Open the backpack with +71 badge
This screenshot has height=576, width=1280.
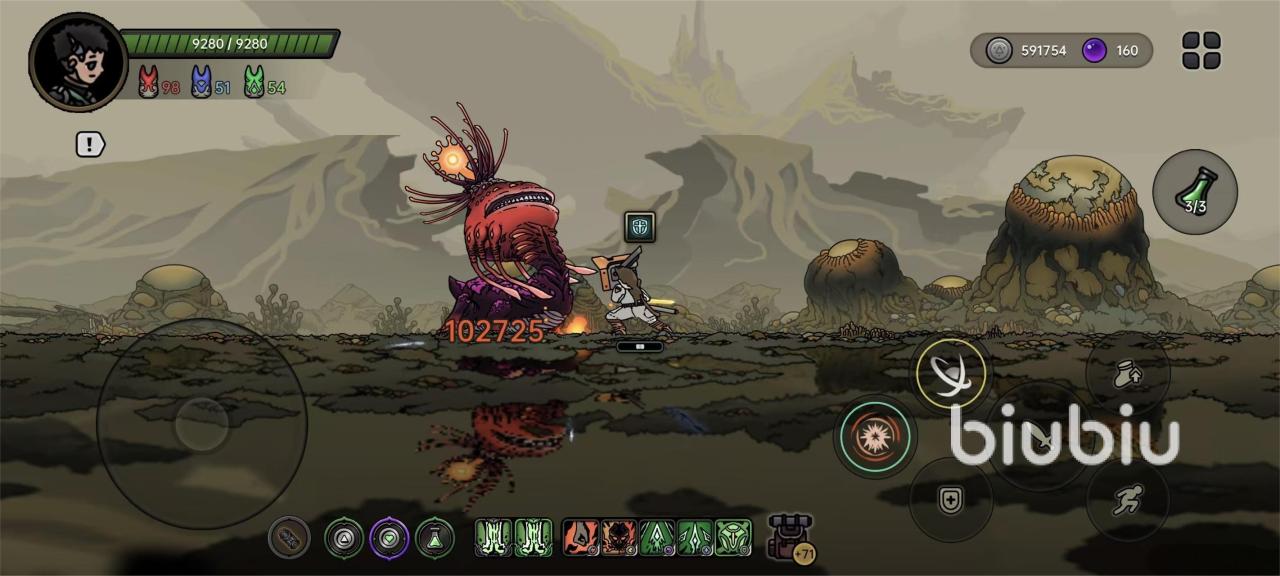[789, 537]
